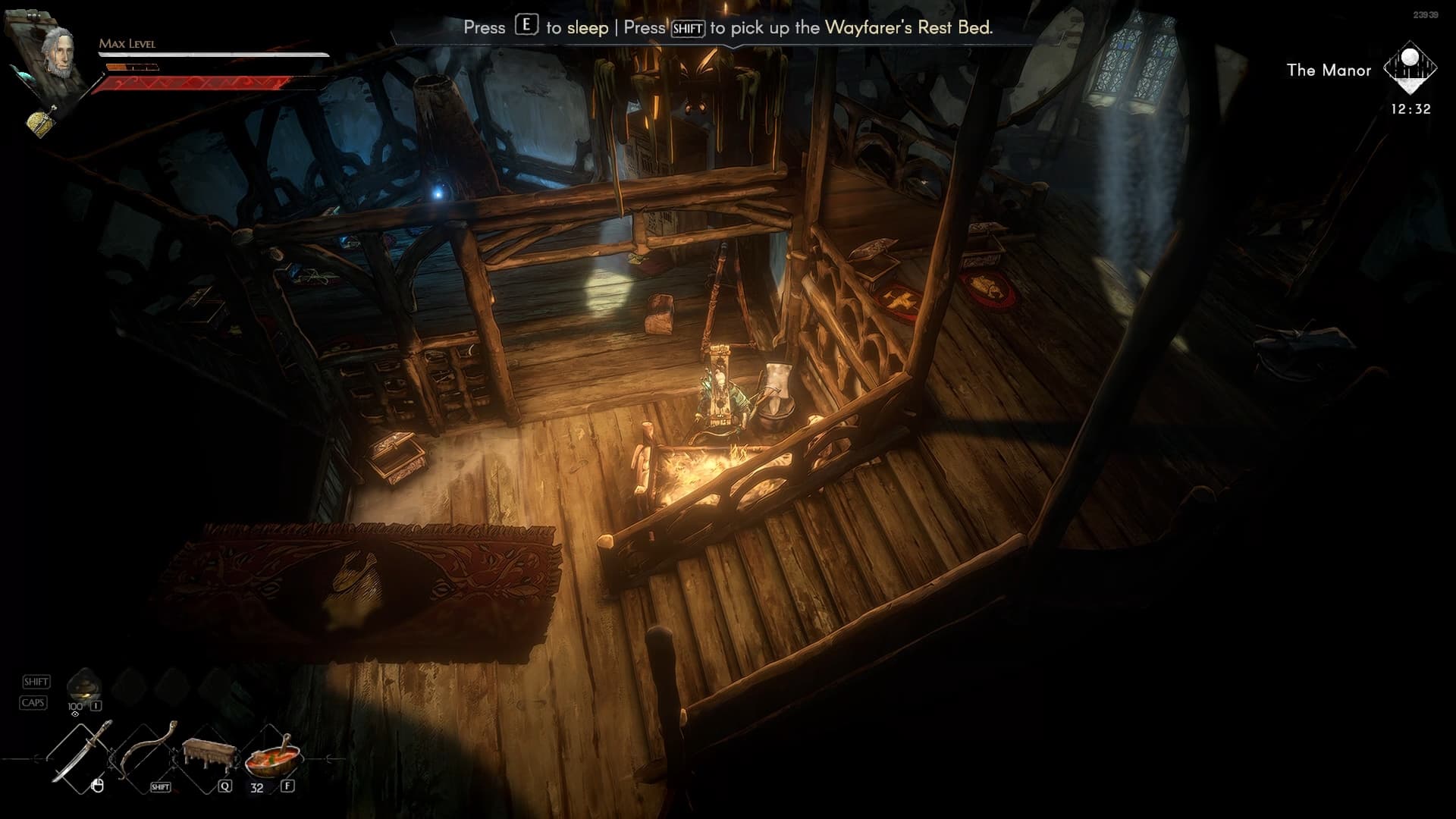Image resolution: width=1456 pixels, height=819 pixels.
Task: Select the dark ring trinket slot
Action: 84,685
